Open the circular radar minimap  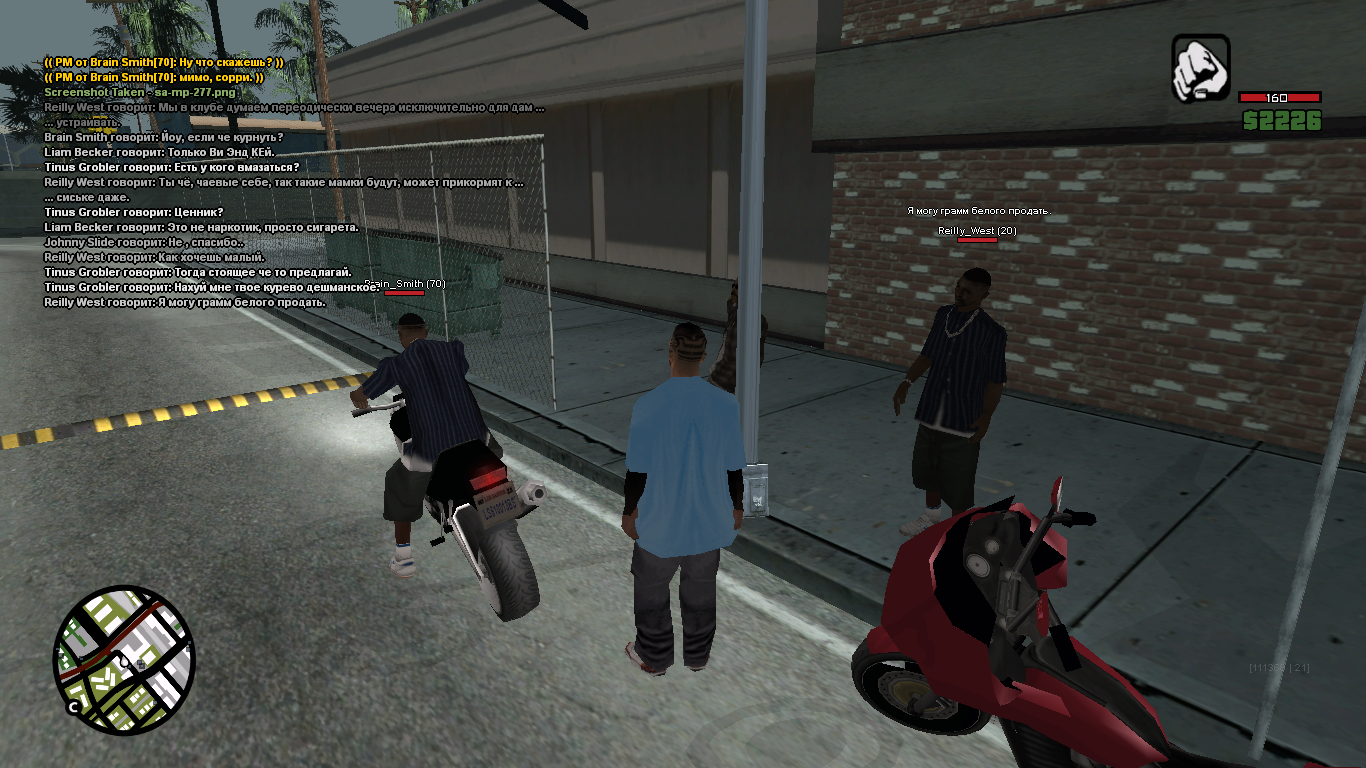[x=124, y=656]
